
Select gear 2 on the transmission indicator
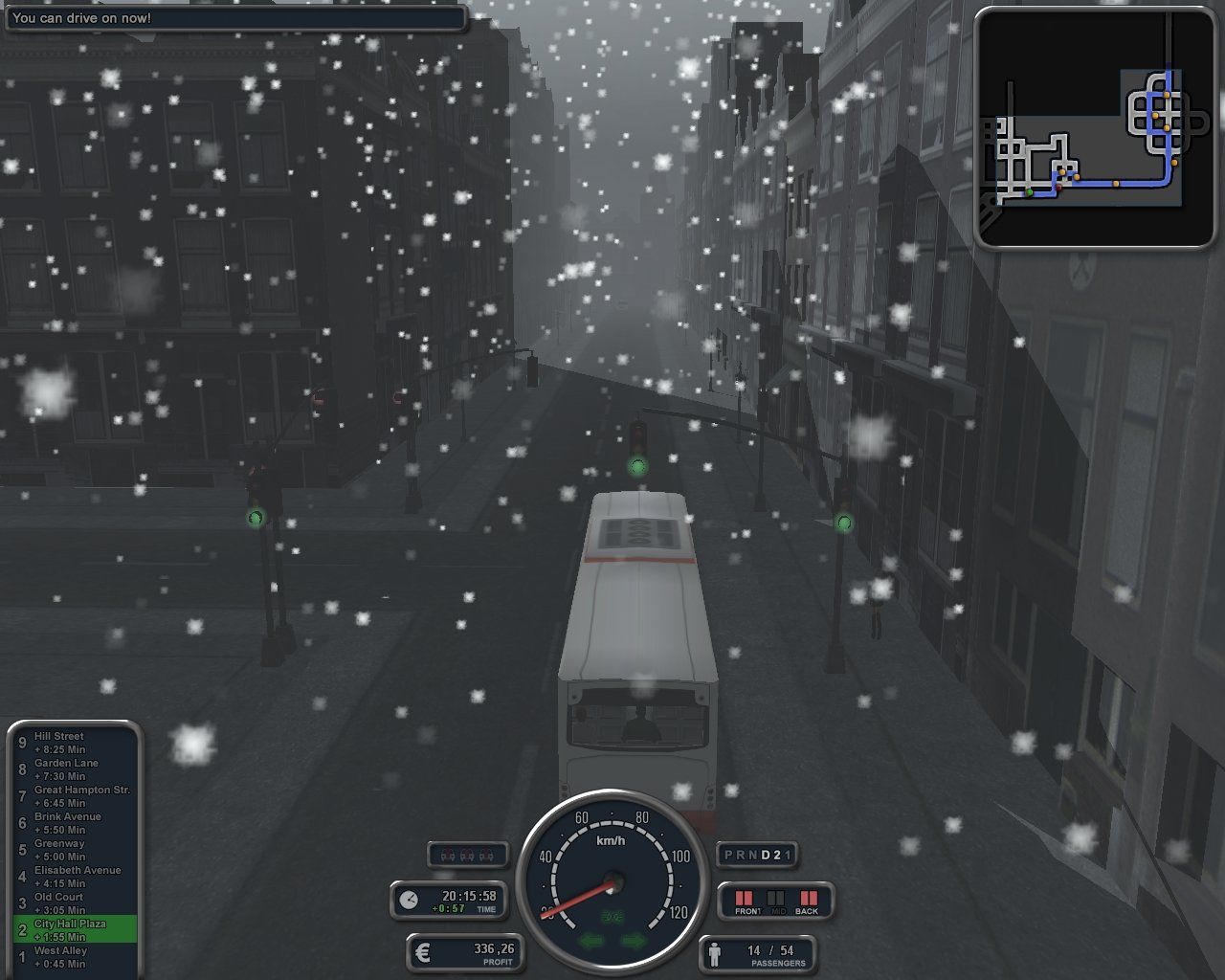pyautogui.click(x=778, y=855)
